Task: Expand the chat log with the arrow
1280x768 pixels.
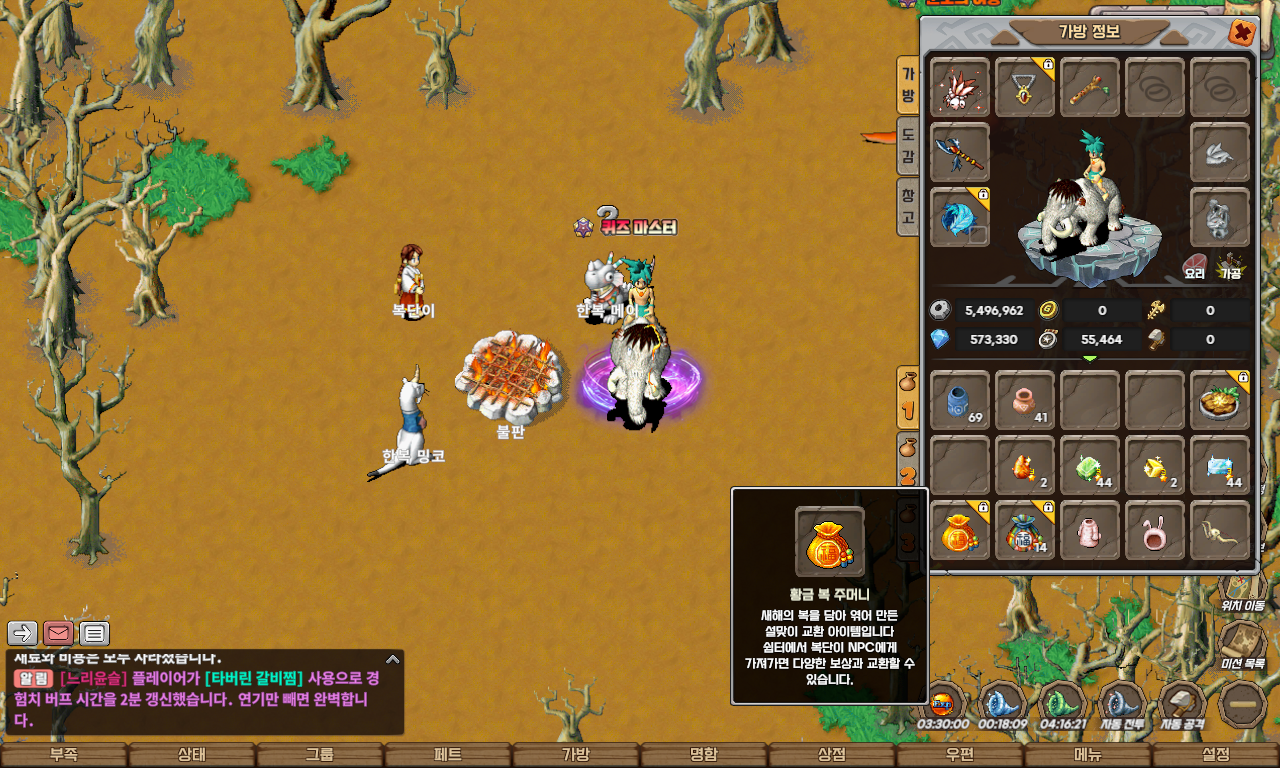Action: [x=393, y=659]
